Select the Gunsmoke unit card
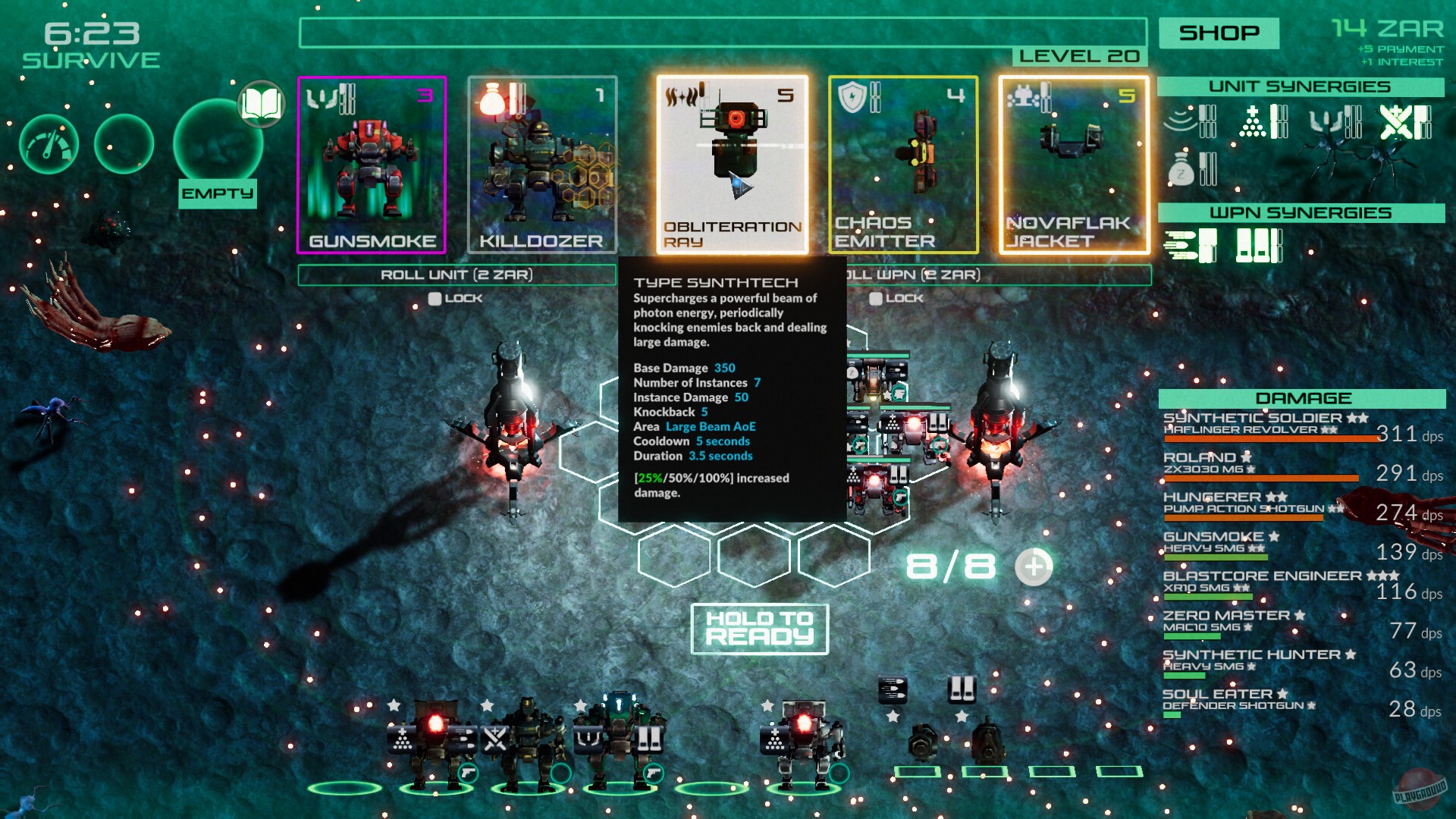Screen dimensions: 1456x819 [x=371, y=163]
